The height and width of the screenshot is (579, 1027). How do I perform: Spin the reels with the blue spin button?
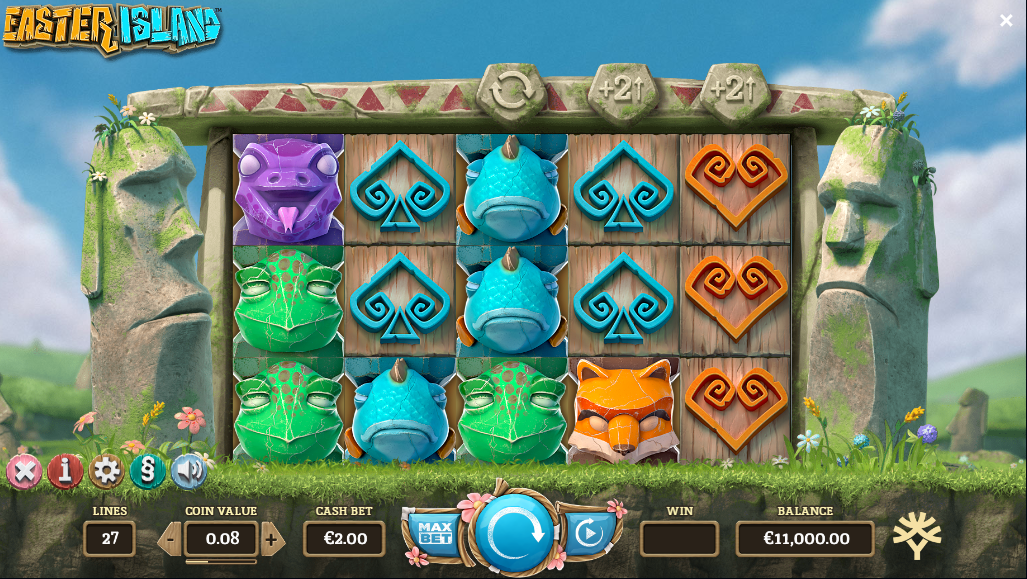coord(515,532)
